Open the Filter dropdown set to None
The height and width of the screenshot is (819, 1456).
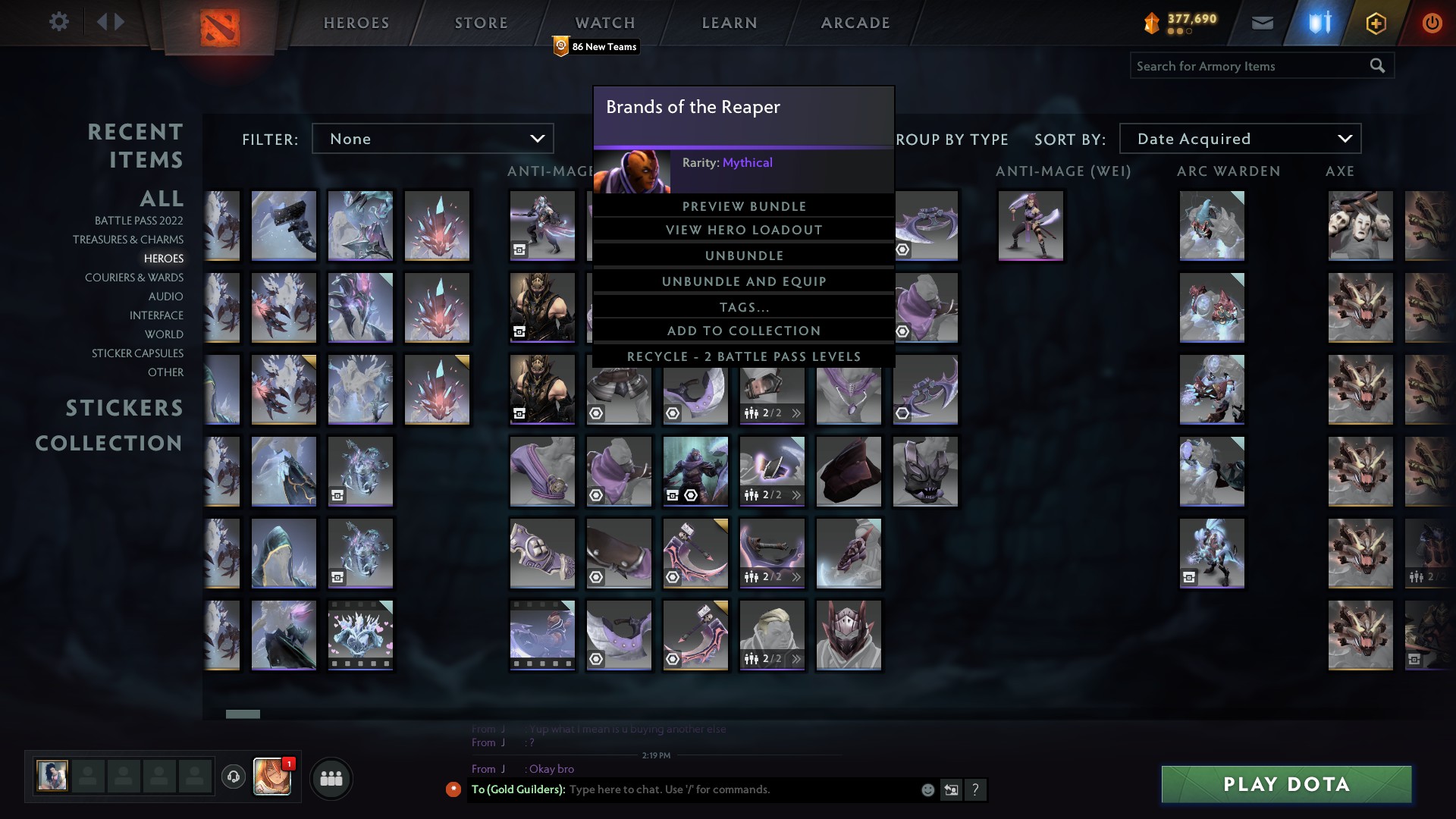point(432,139)
